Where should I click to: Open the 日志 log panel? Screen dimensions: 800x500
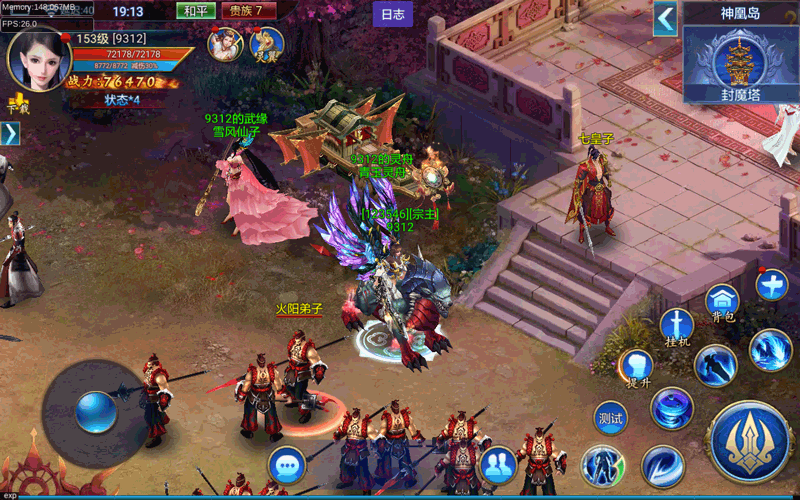coord(393,14)
